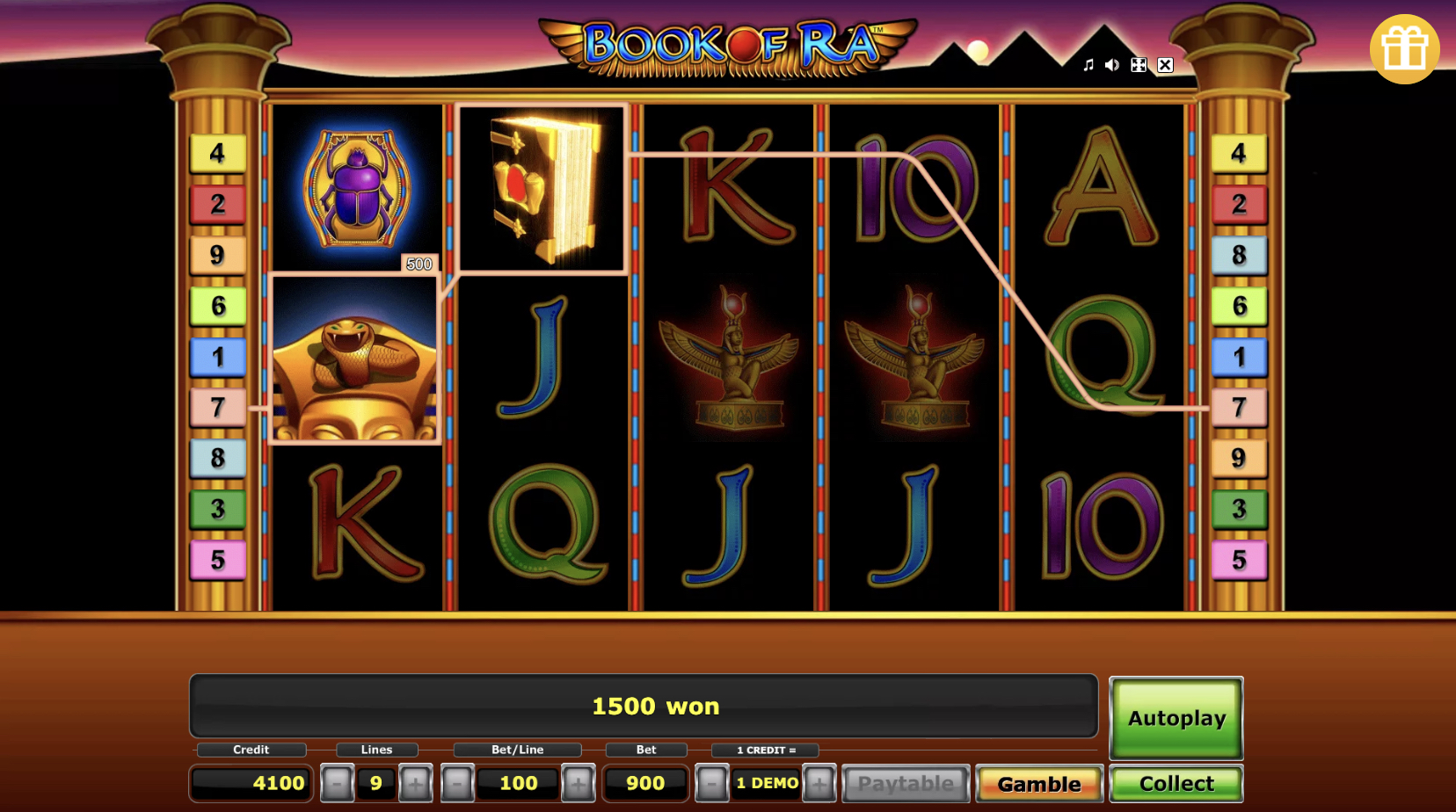1456x812 pixels.
Task: Toggle the background music
Action: 1087,64
